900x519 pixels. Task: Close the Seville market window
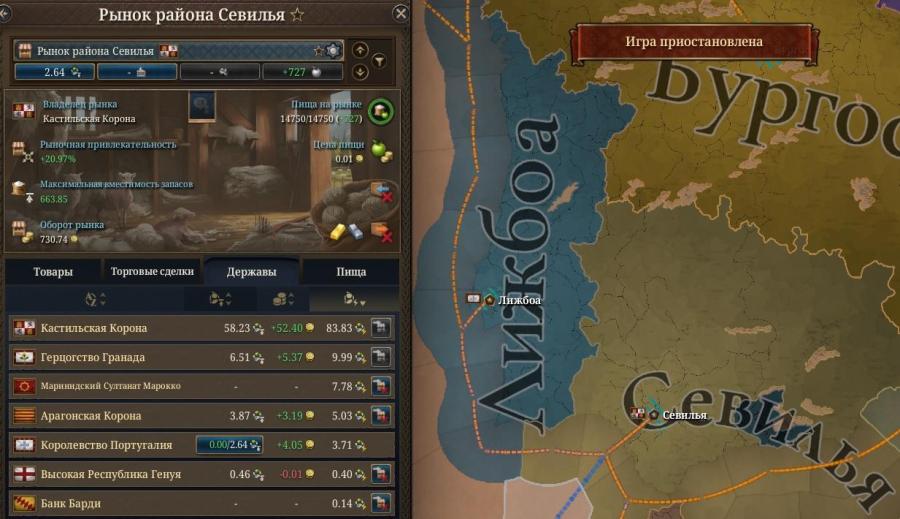click(x=401, y=14)
